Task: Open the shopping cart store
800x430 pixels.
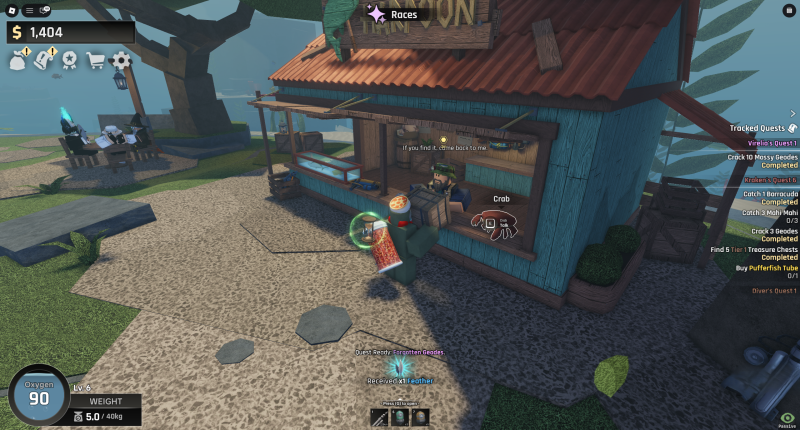Action: click(95, 60)
